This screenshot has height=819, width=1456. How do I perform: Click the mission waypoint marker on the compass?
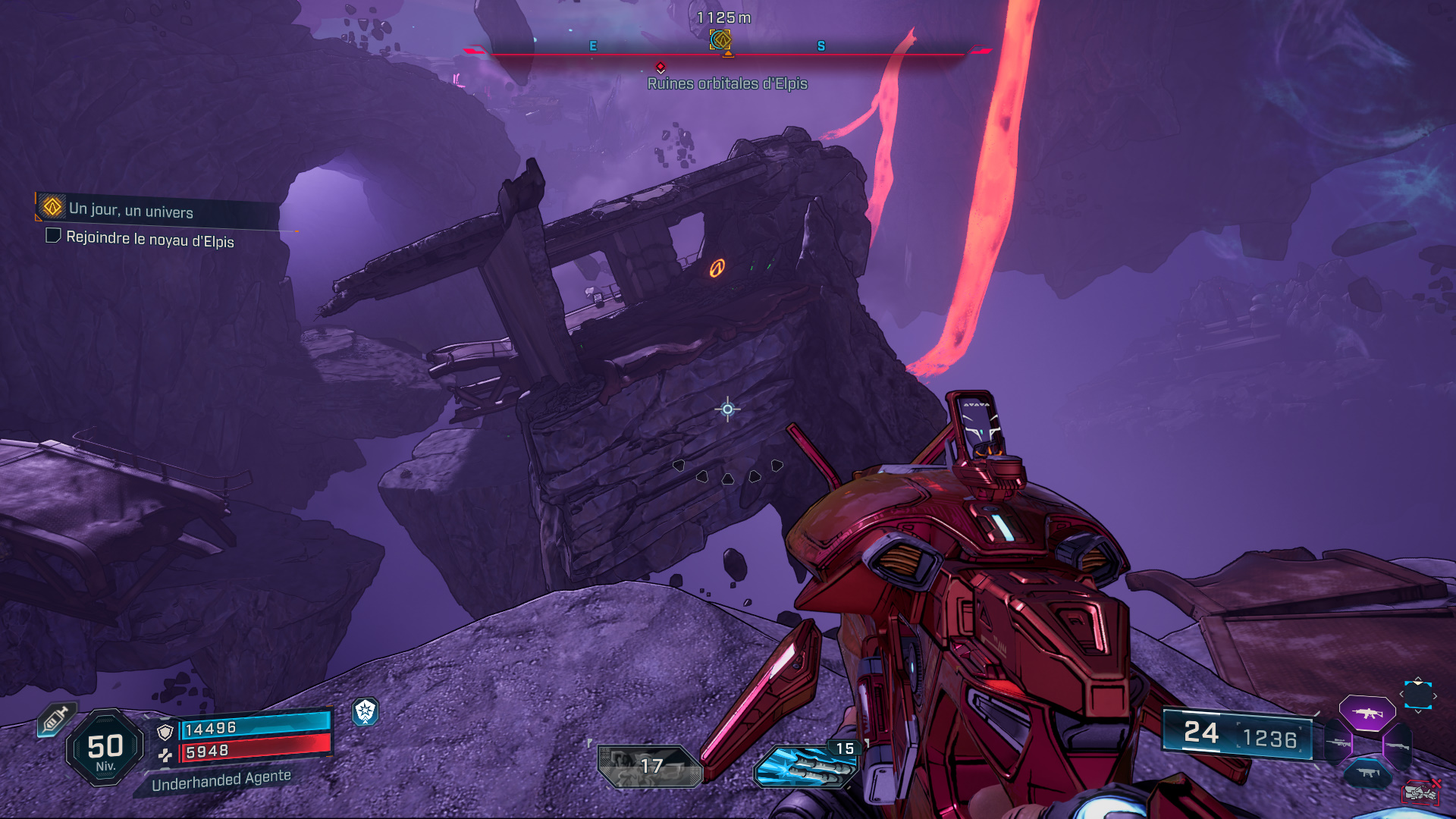pos(720,39)
